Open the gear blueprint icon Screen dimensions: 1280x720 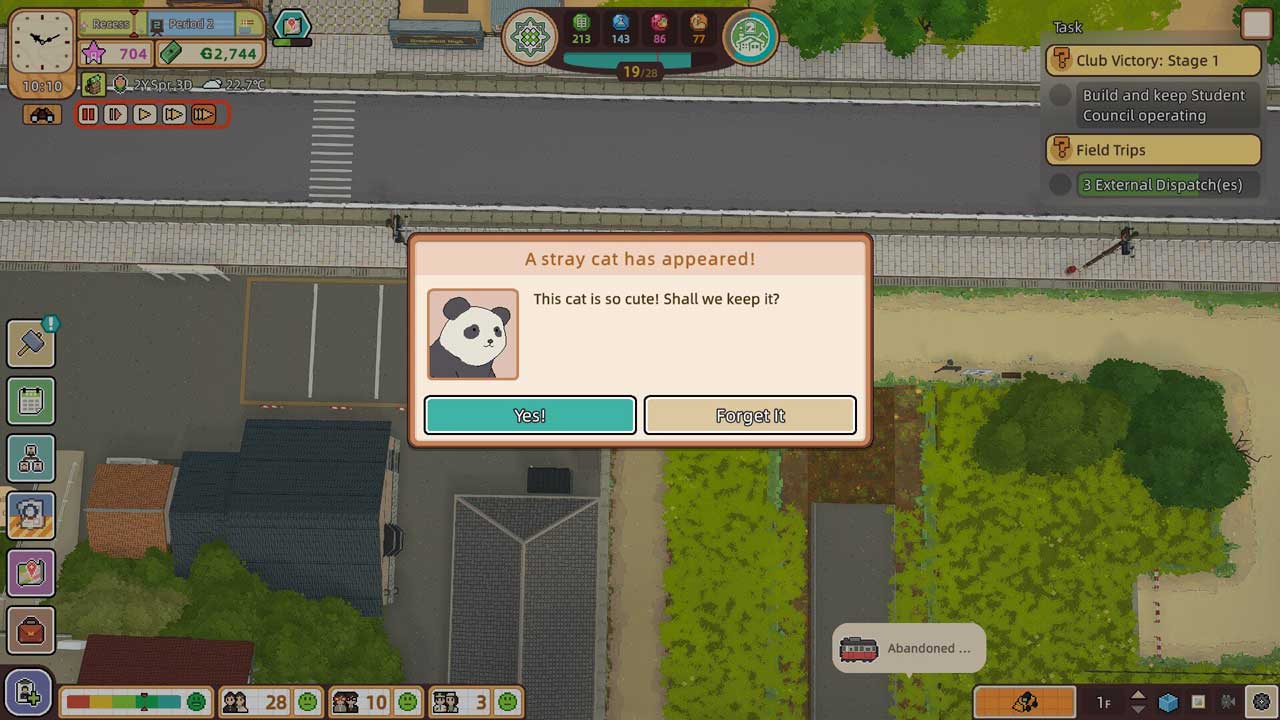click(31, 515)
